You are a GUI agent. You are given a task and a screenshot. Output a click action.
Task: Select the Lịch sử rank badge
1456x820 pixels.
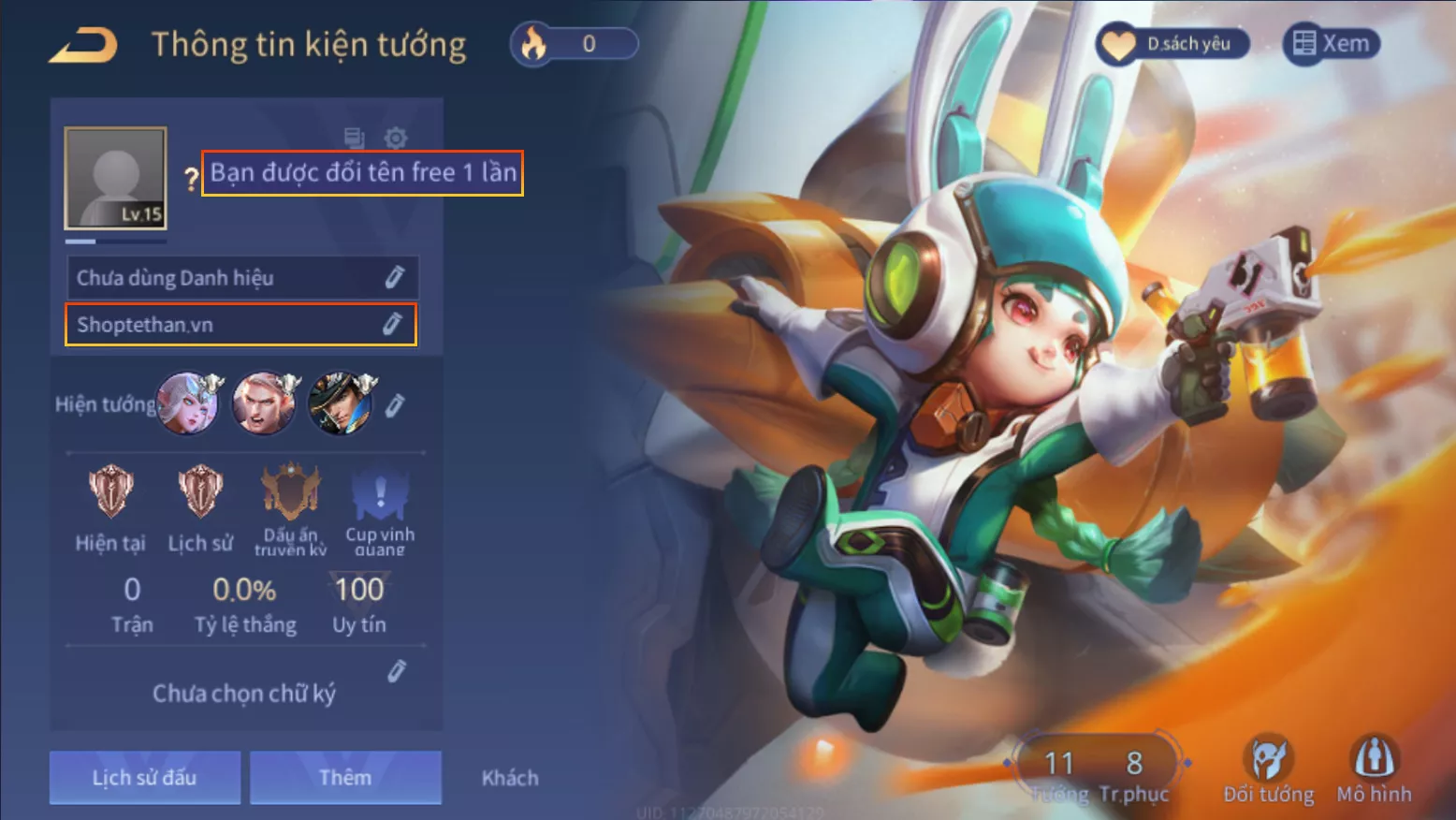tap(200, 493)
